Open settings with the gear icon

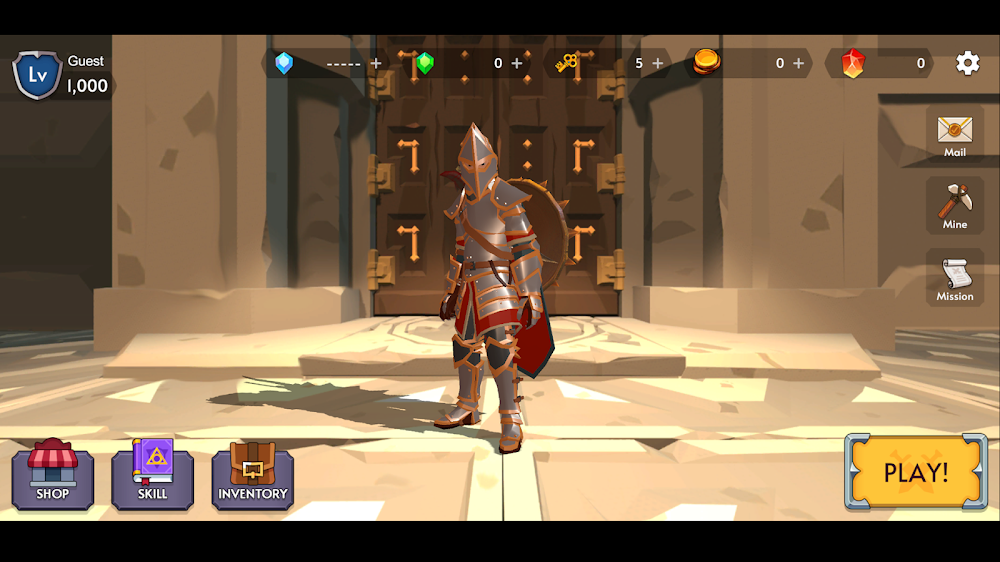pos(967,63)
